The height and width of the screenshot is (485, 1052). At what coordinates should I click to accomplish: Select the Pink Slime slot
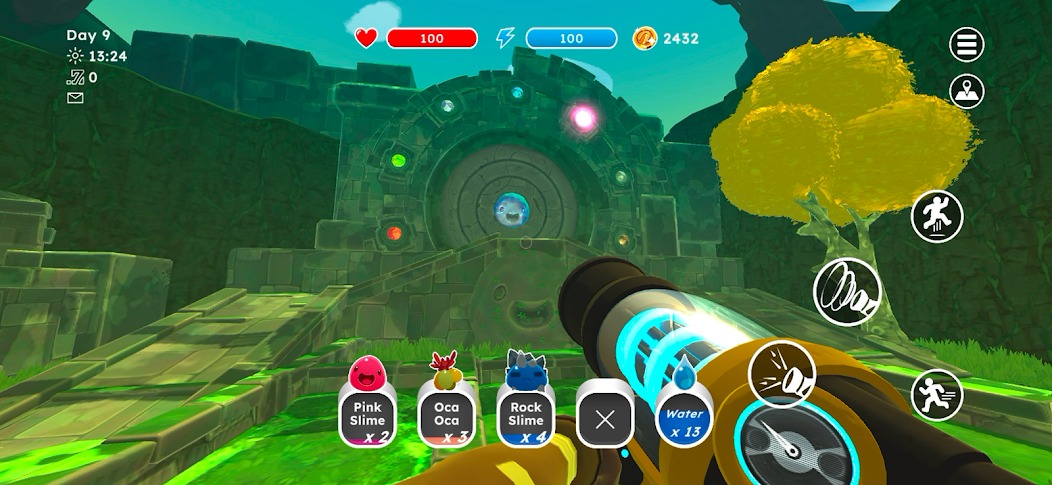[367, 415]
